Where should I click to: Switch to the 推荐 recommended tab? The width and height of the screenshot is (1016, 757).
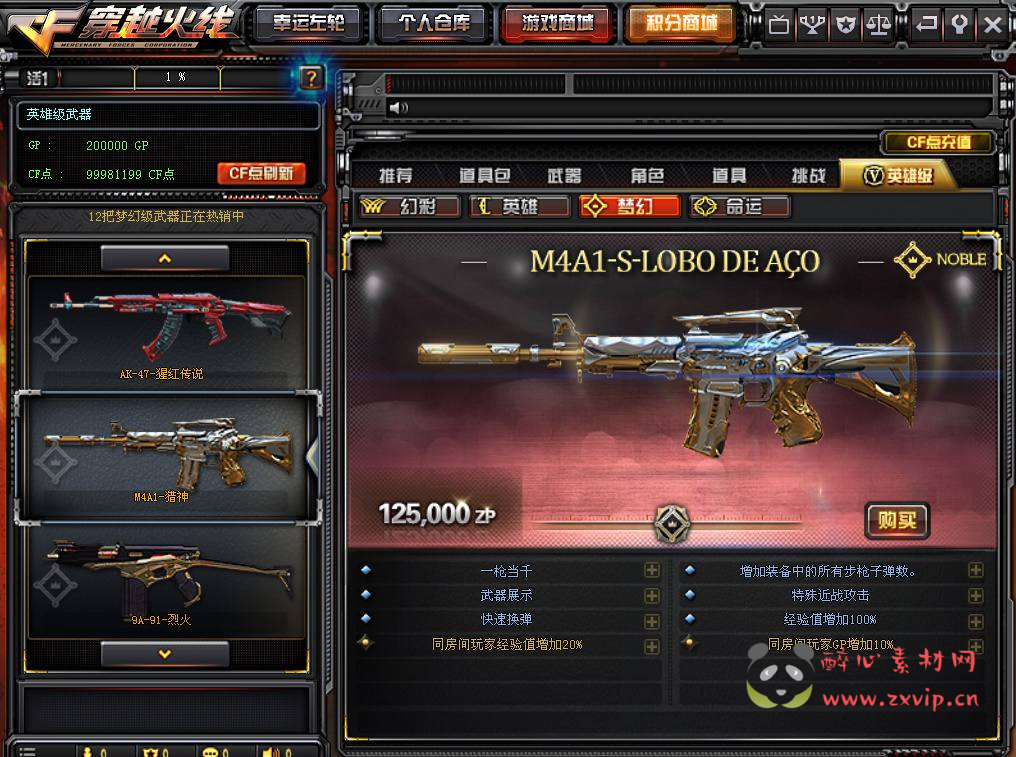click(396, 176)
